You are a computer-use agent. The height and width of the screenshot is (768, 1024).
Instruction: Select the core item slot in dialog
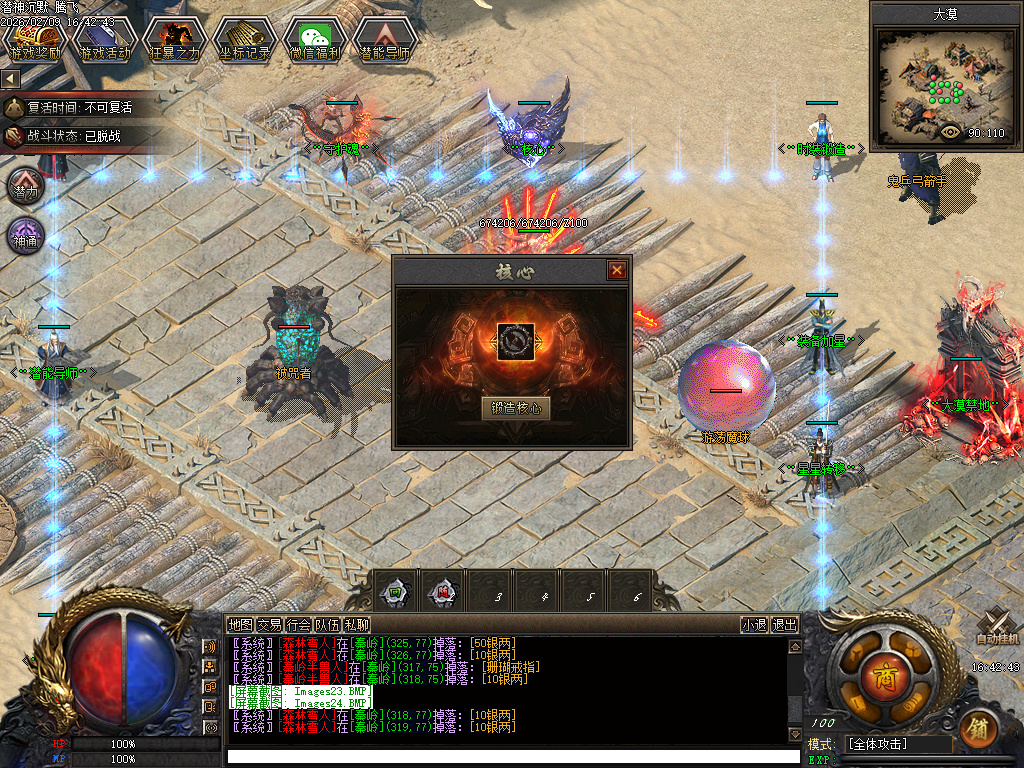point(516,342)
